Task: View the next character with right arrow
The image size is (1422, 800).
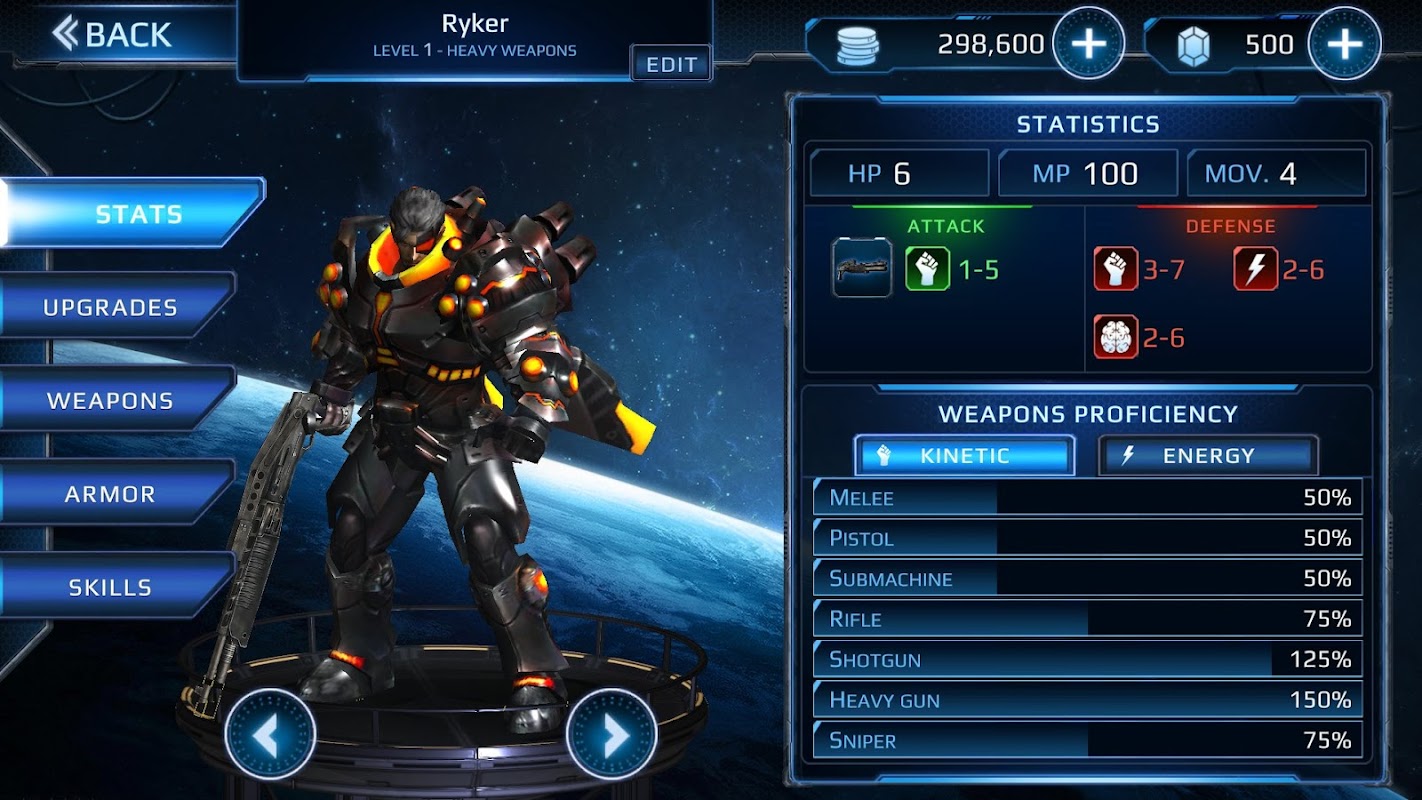Action: (611, 735)
